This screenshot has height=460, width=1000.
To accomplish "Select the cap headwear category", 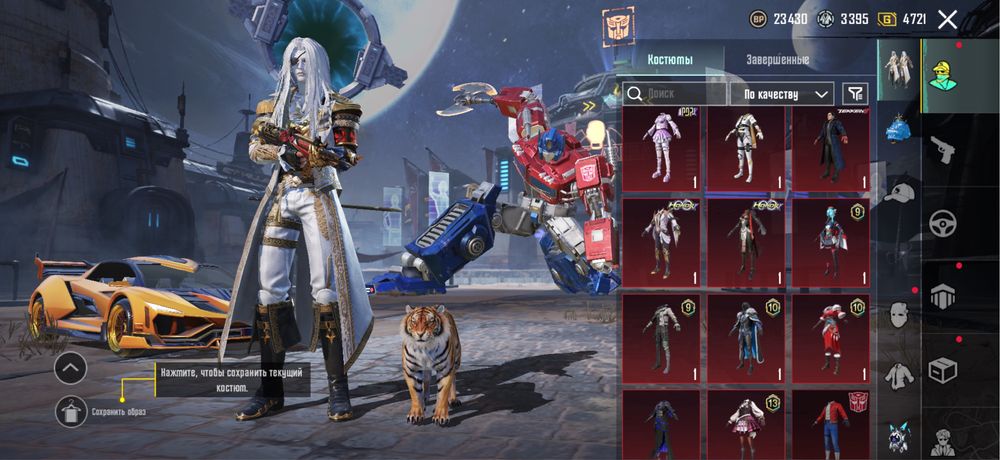I will [x=900, y=192].
